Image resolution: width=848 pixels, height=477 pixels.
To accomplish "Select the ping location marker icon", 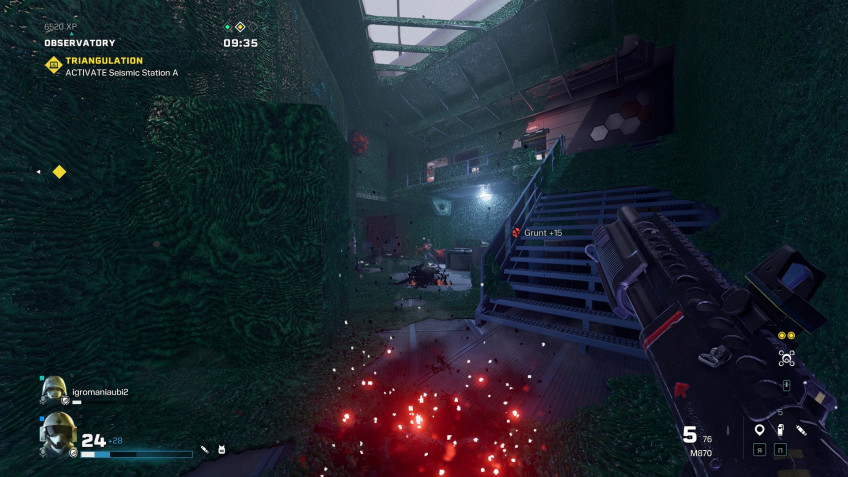I will pyautogui.click(x=759, y=430).
